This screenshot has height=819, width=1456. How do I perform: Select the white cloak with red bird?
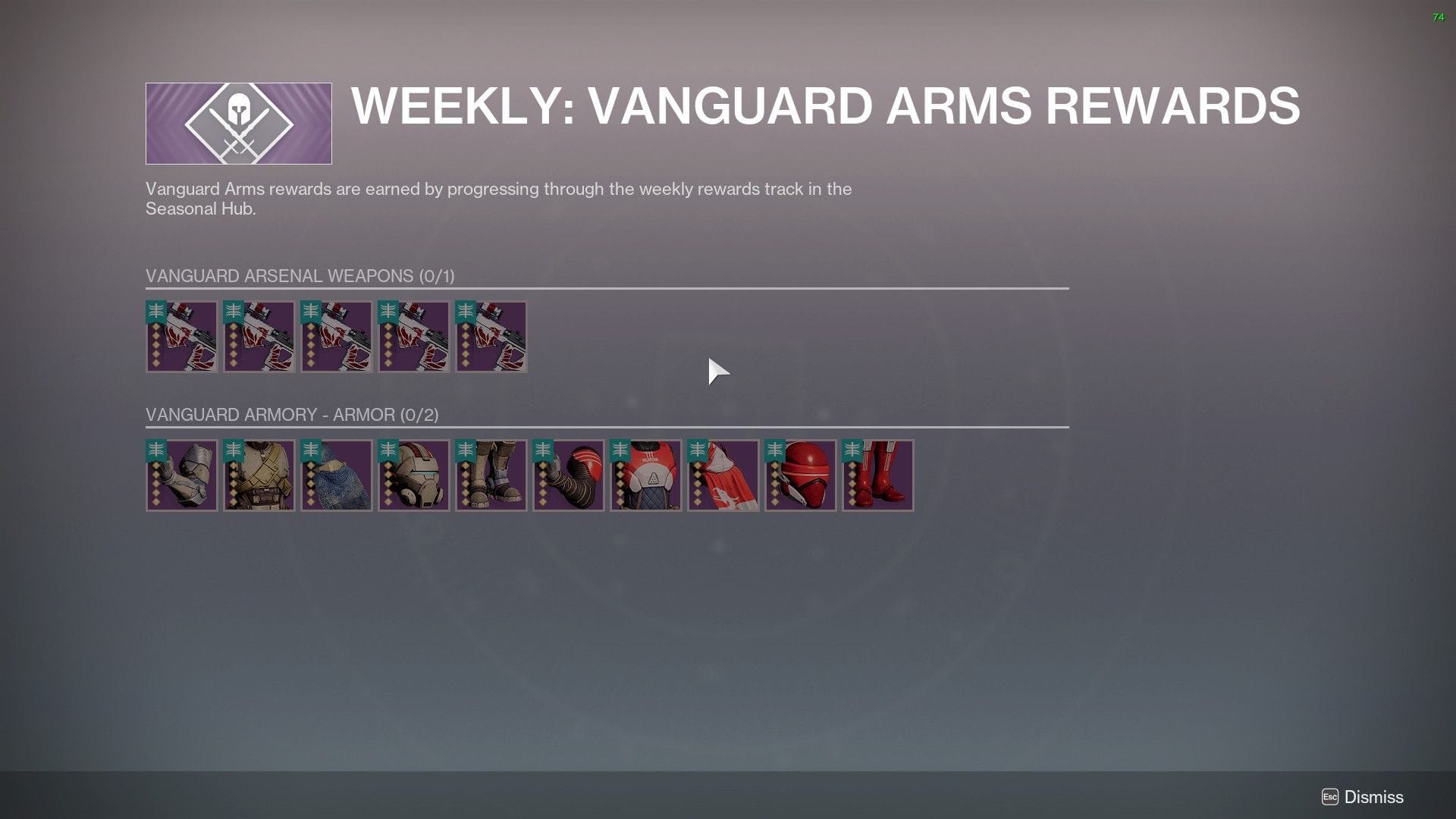tap(723, 475)
